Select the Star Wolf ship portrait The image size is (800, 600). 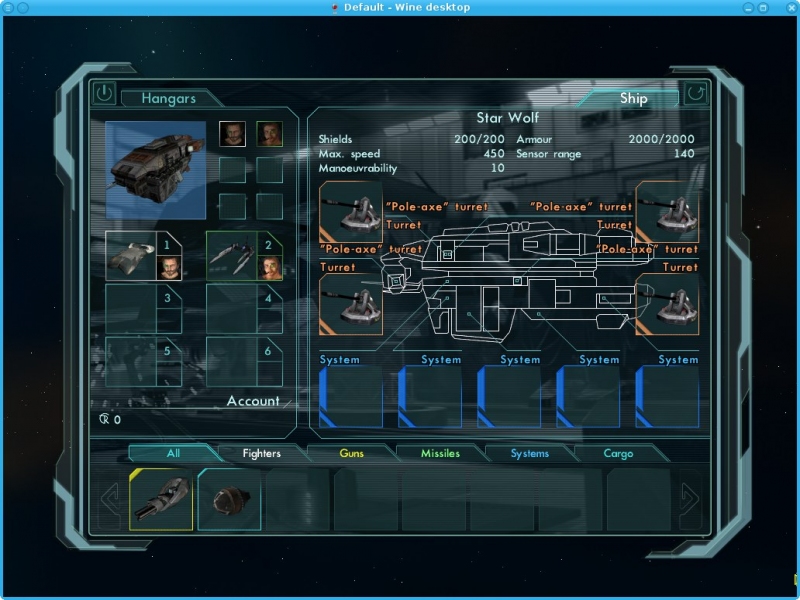pyautogui.click(x=156, y=170)
